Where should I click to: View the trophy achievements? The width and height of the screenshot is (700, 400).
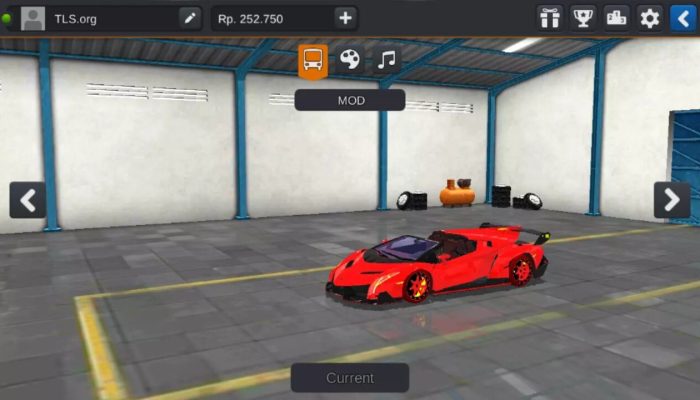click(x=582, y=18)
